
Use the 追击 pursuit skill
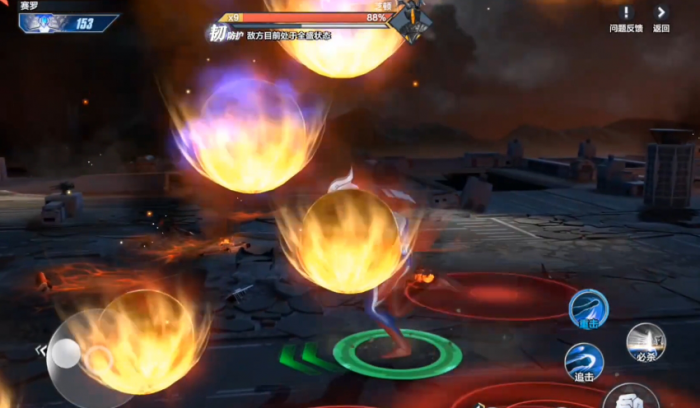pyautogui.click(x=584, y=362)
